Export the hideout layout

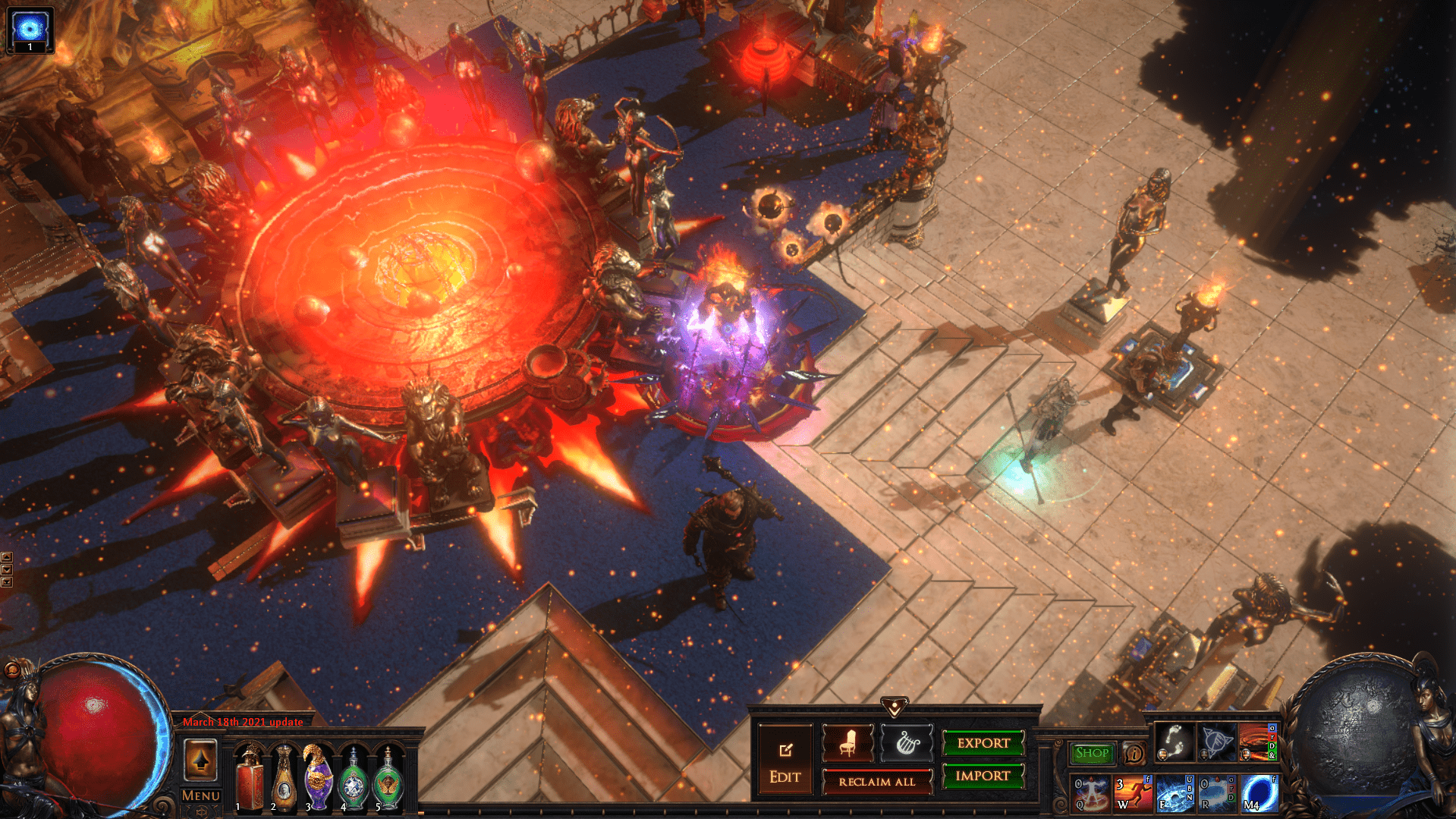pyautogui.click(x=983, y=743)
